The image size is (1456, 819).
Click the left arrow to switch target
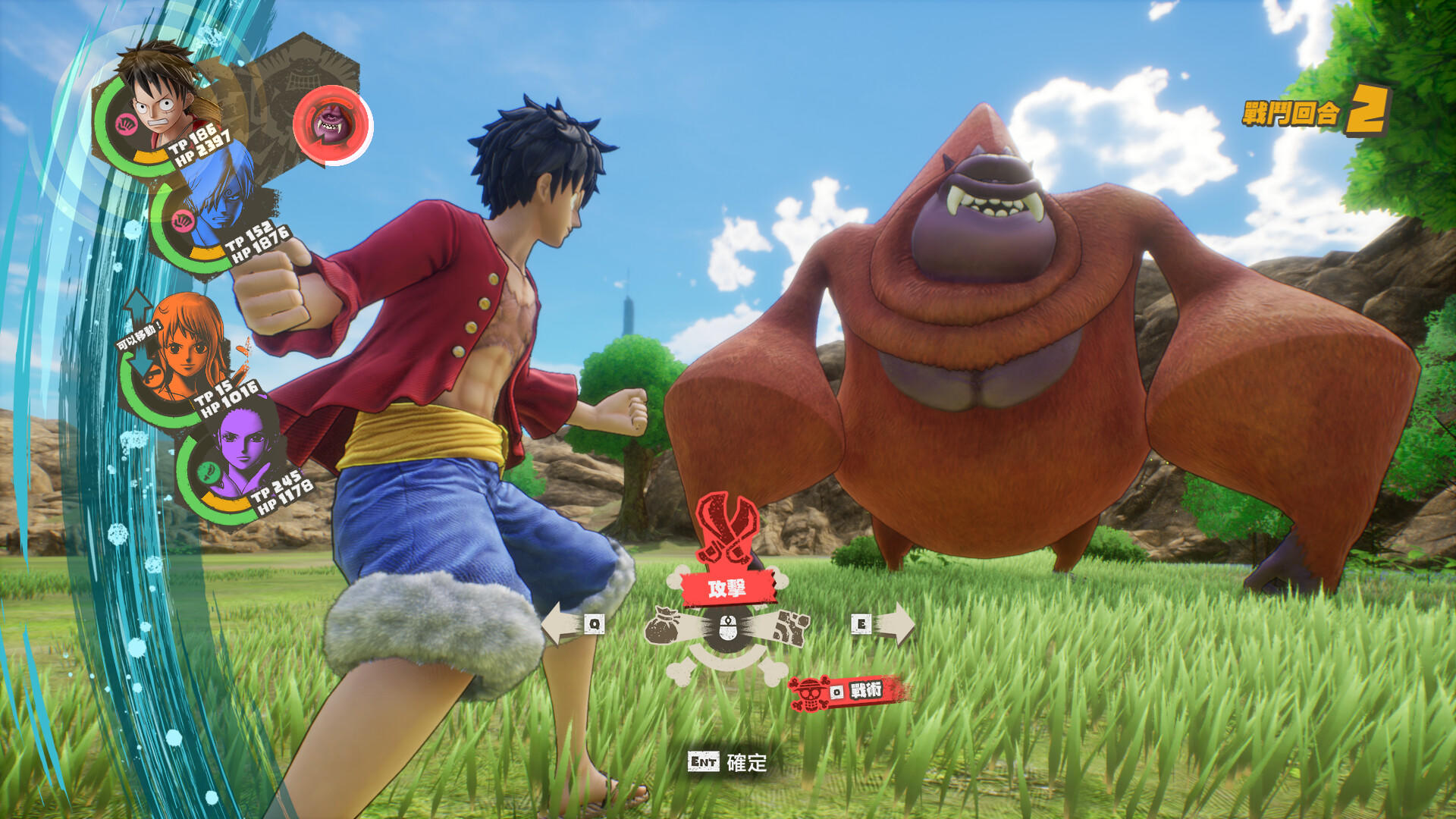tap(571, 624)
